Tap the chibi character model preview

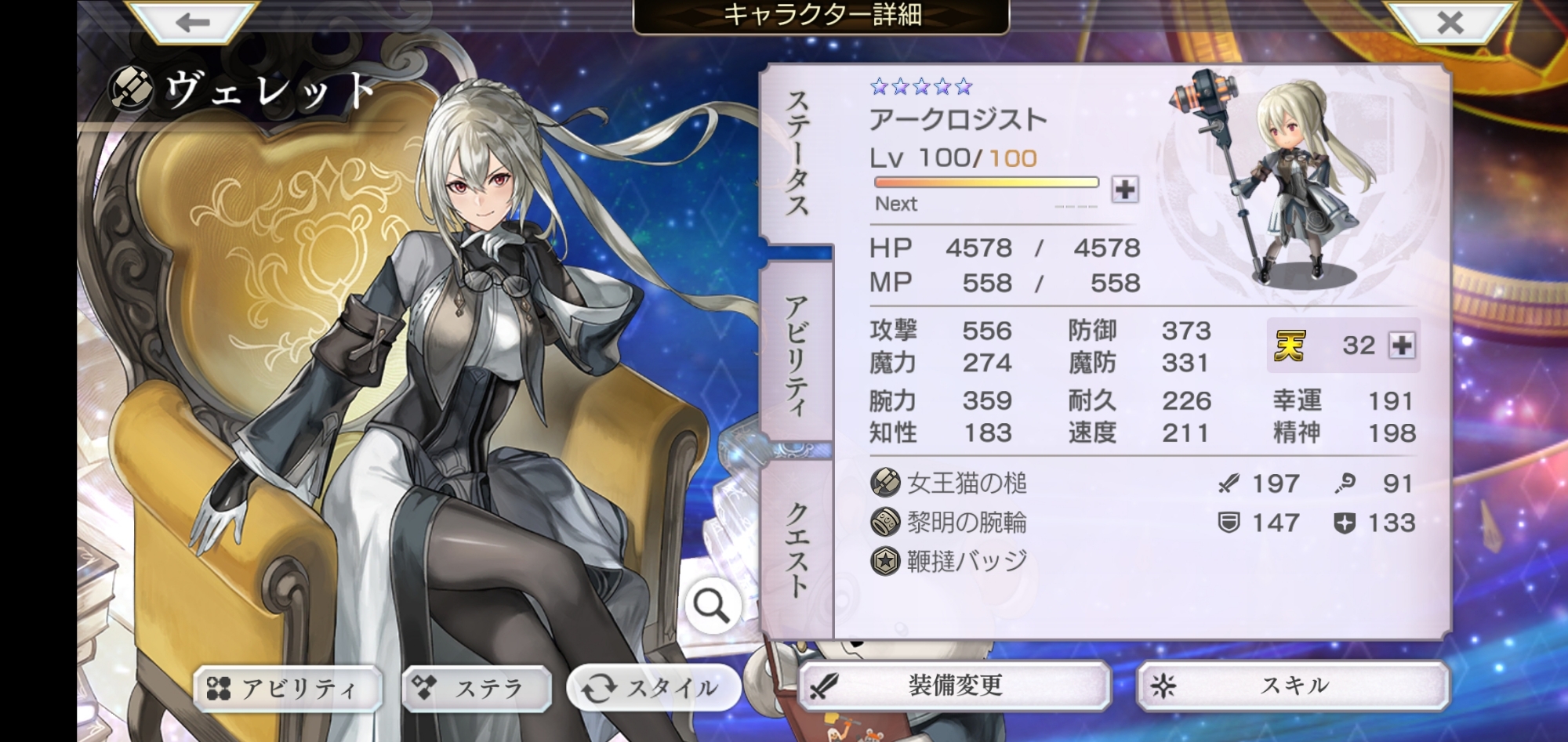[x=1286, y=180]
